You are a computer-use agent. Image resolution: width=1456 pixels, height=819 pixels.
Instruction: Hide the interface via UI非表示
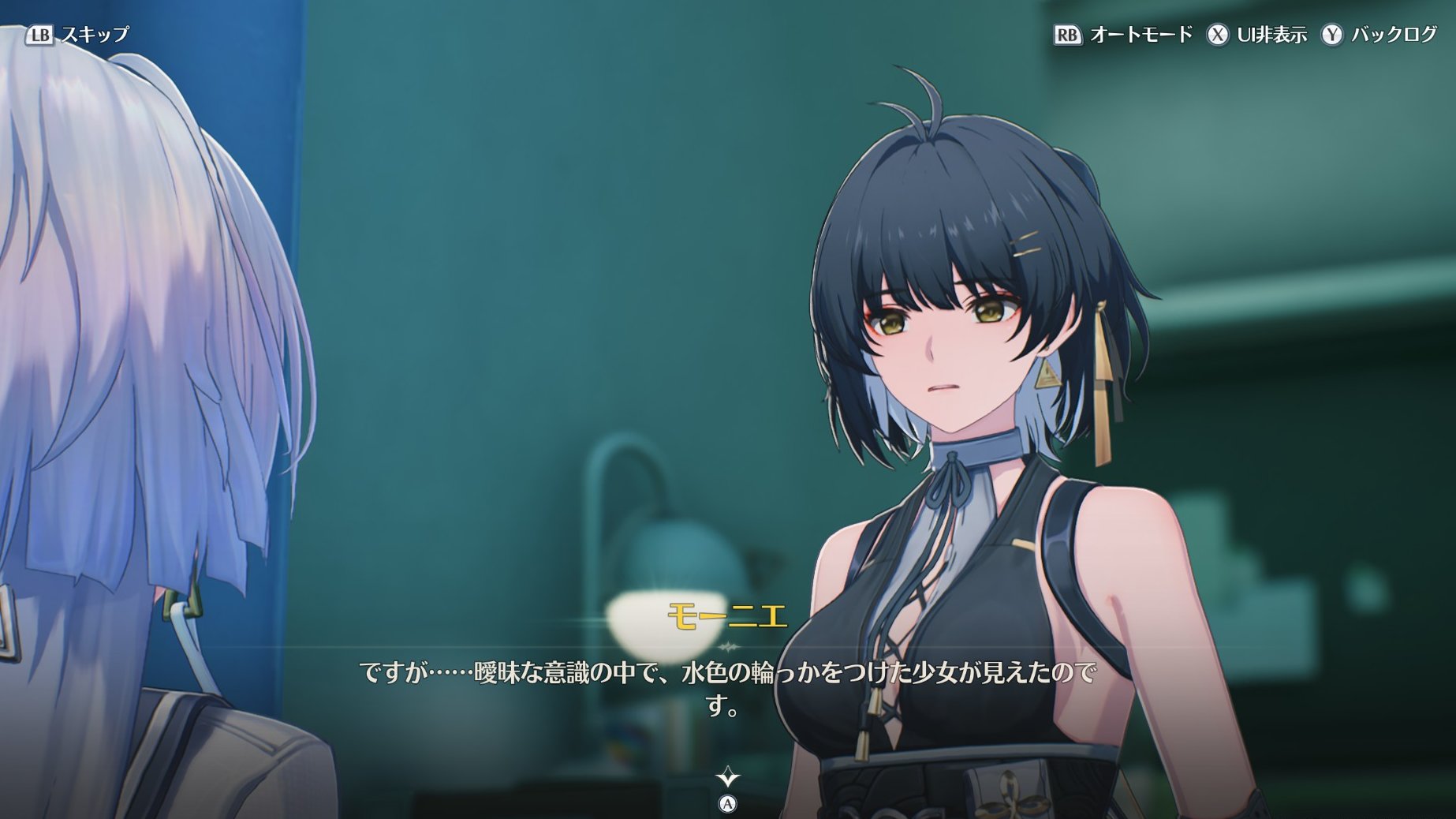[x=1257, y=35]
